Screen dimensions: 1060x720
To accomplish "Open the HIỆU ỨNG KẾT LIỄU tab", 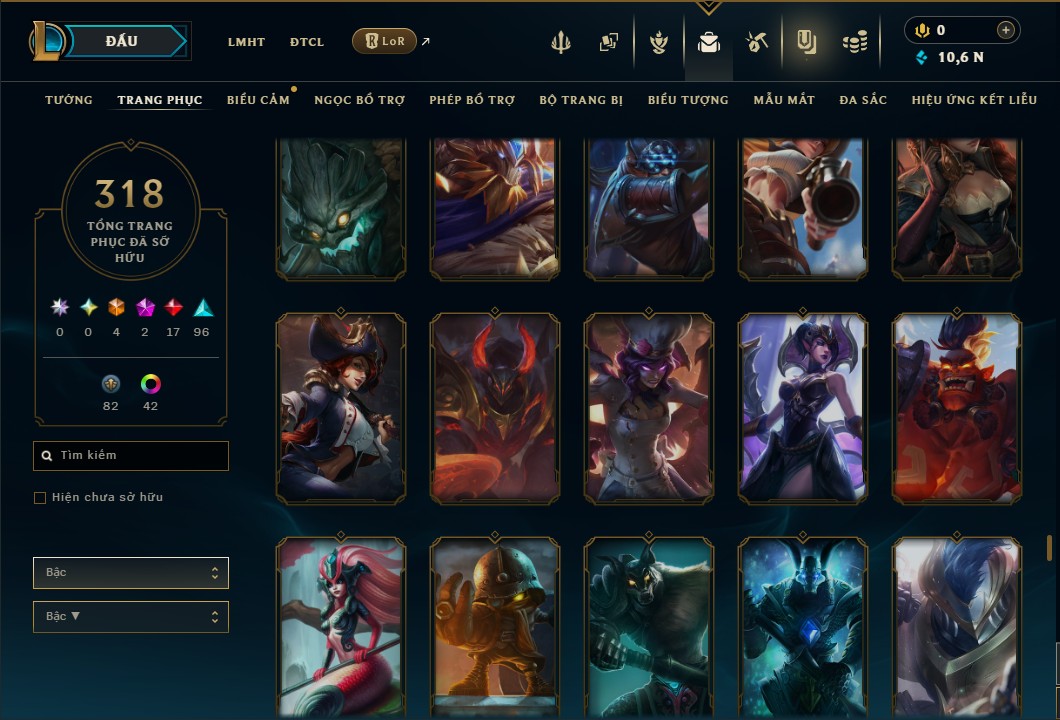I will point(974,100).
